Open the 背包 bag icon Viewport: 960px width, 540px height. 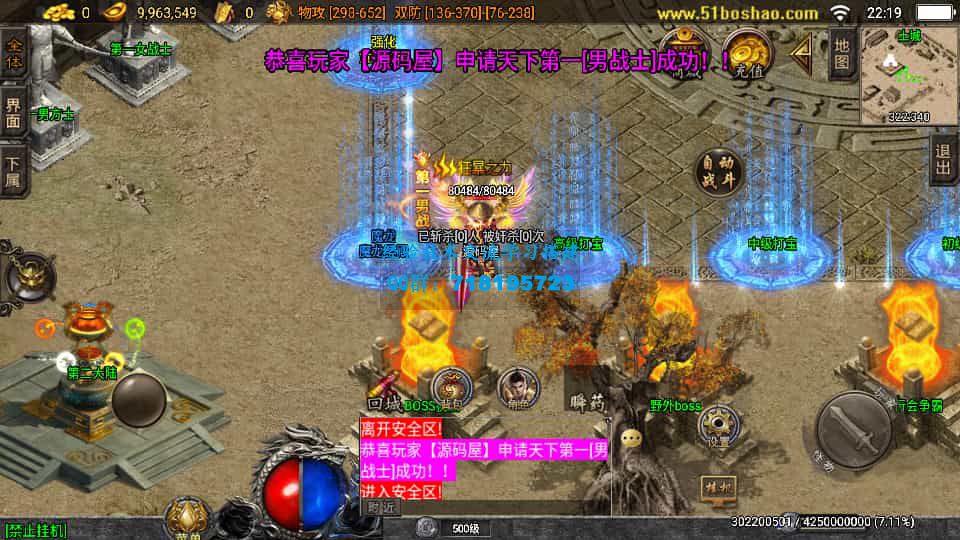(452, 388)
